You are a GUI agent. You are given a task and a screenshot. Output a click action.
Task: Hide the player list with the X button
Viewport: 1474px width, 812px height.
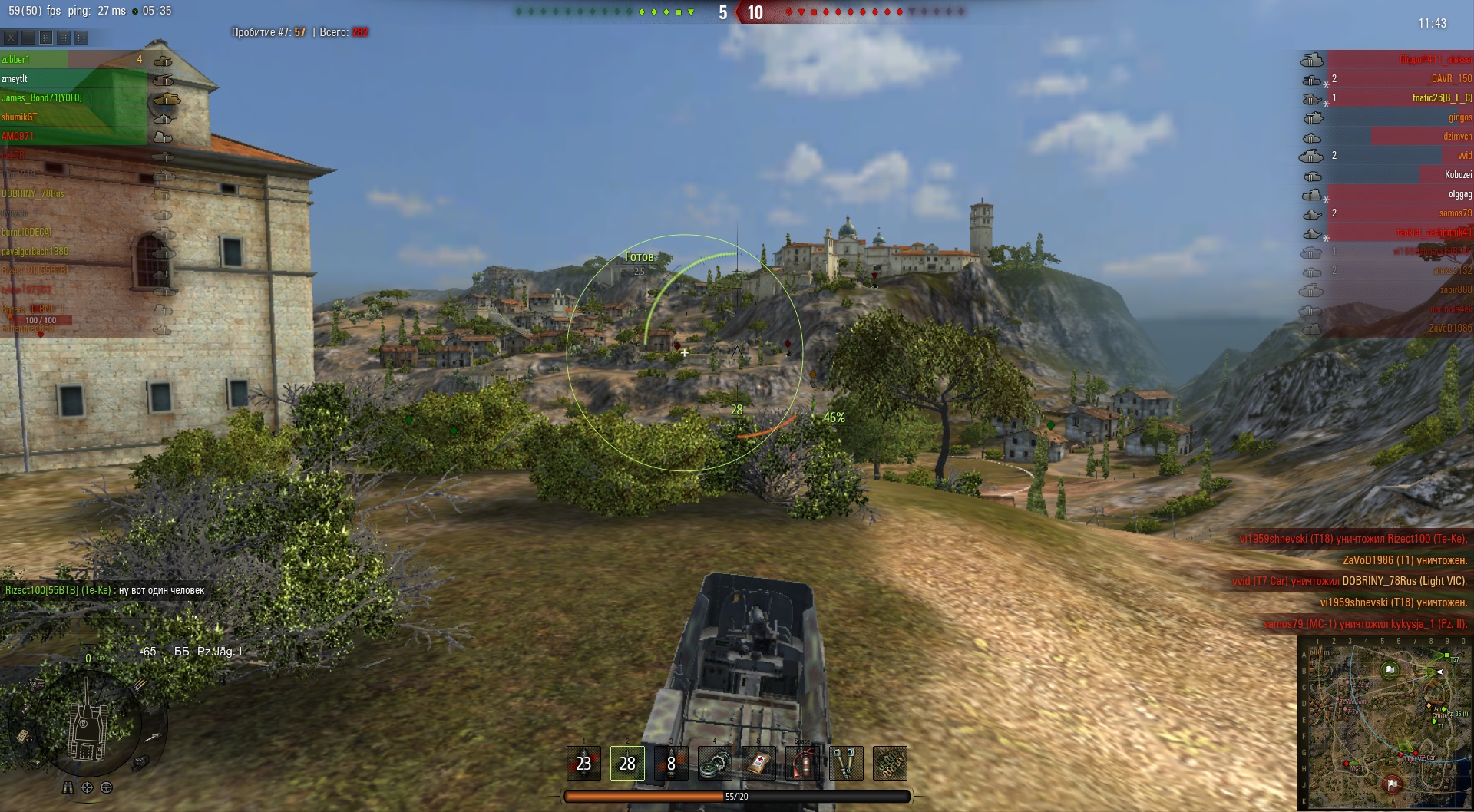[11, 37]
